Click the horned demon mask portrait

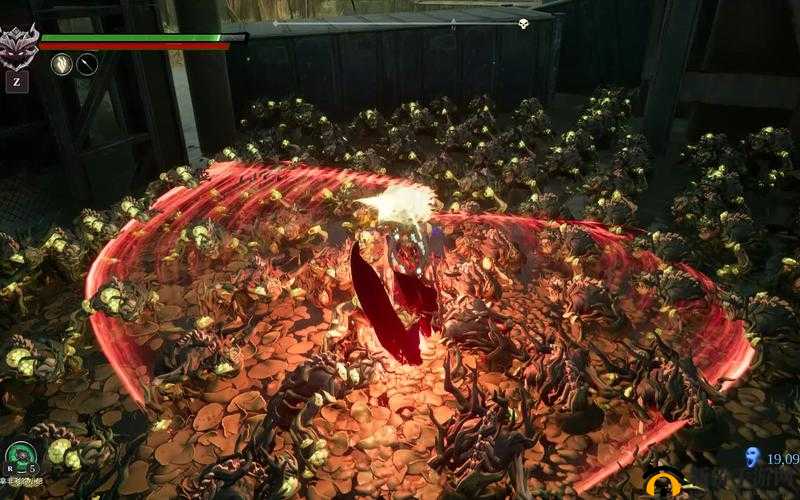coord(18,46)
